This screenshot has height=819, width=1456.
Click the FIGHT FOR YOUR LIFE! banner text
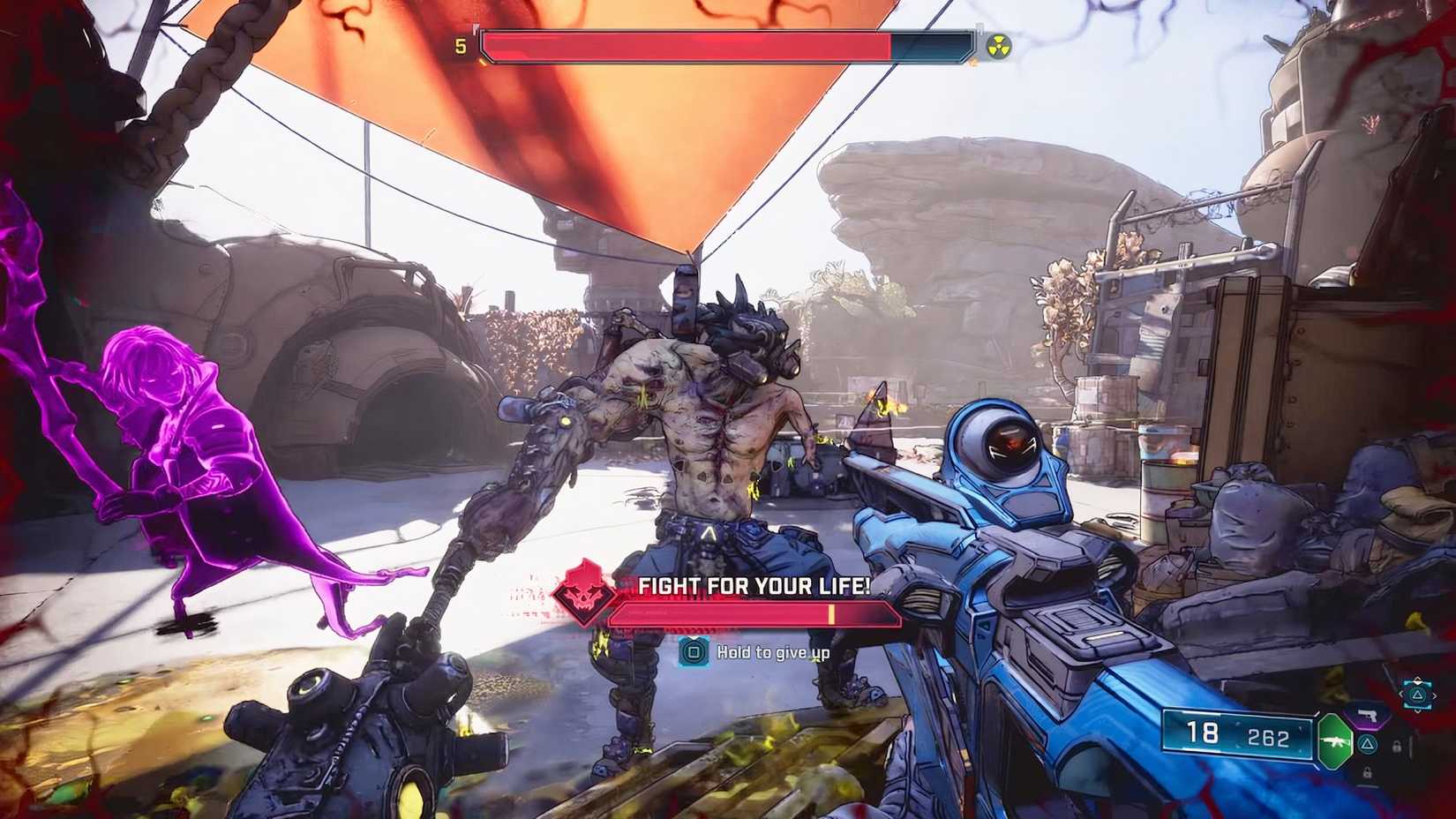point(749,584)
